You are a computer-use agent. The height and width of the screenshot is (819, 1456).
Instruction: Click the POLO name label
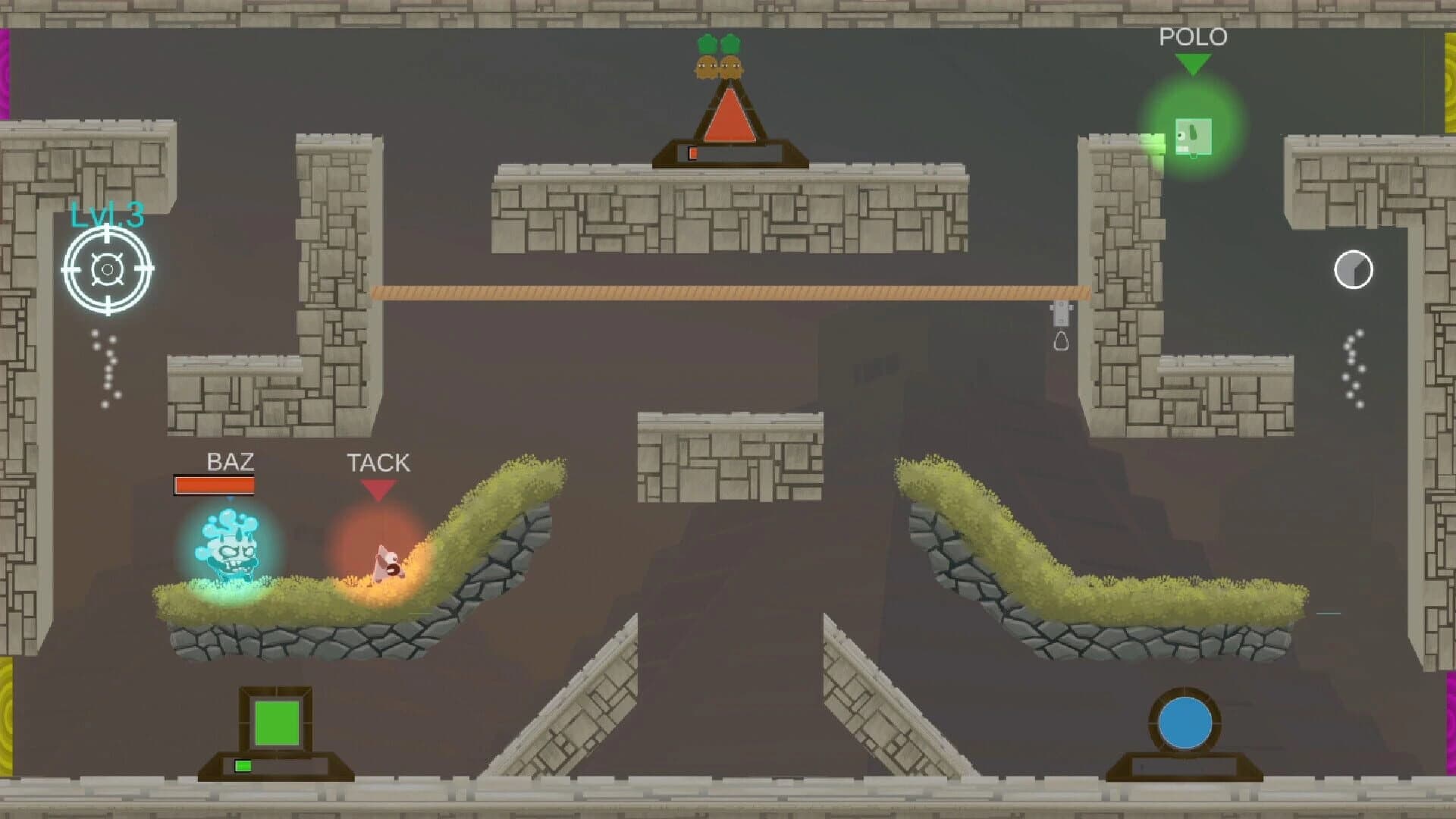pyautogui.click(x=1194, y=36)
